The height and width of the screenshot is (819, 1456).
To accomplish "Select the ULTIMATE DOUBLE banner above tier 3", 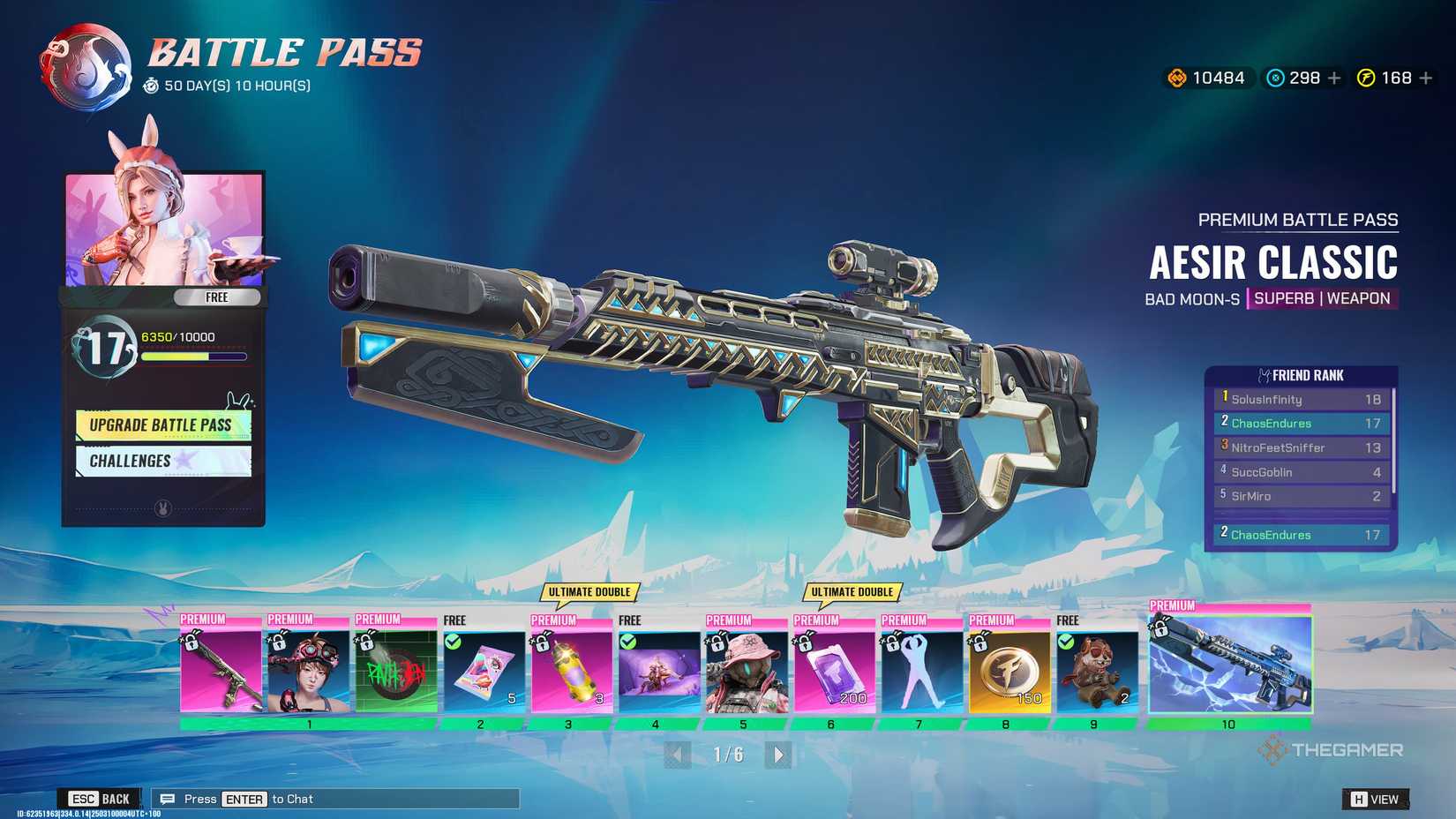I will (589, 592).
